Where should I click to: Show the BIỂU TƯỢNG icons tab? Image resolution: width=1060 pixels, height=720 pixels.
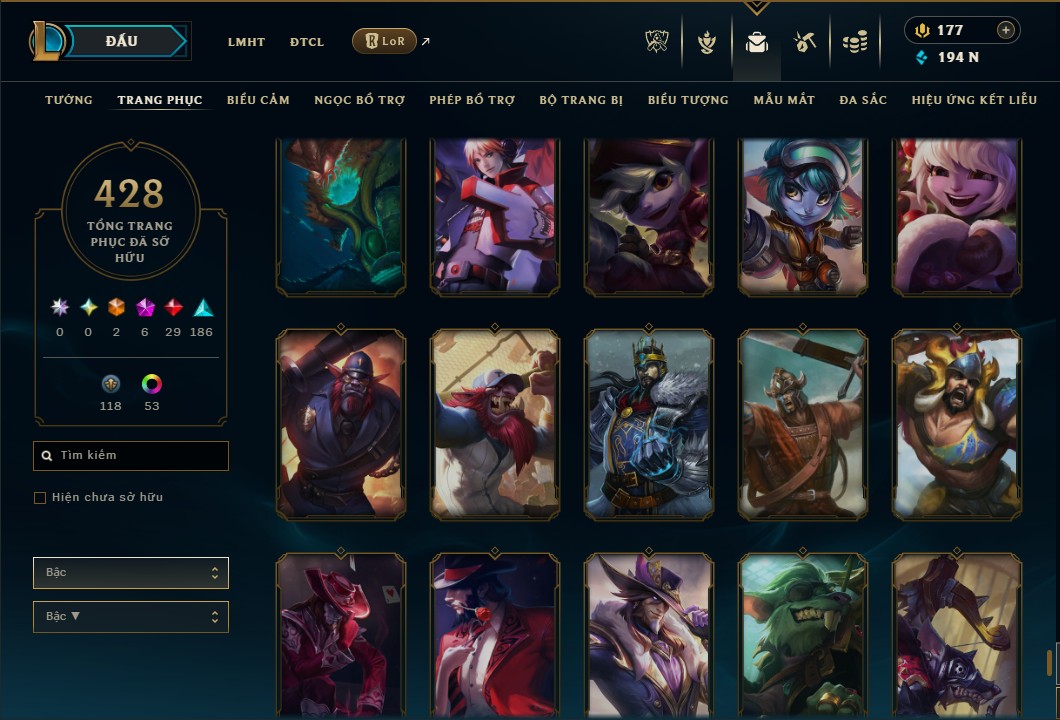(688, 100)
